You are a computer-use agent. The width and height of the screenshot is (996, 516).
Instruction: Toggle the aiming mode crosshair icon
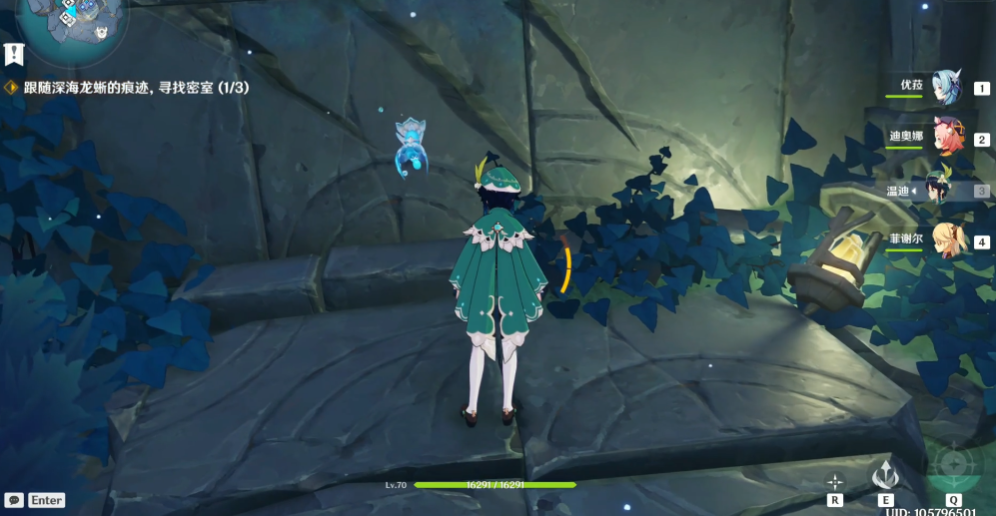pyautogui.click(x=835, y=481)
